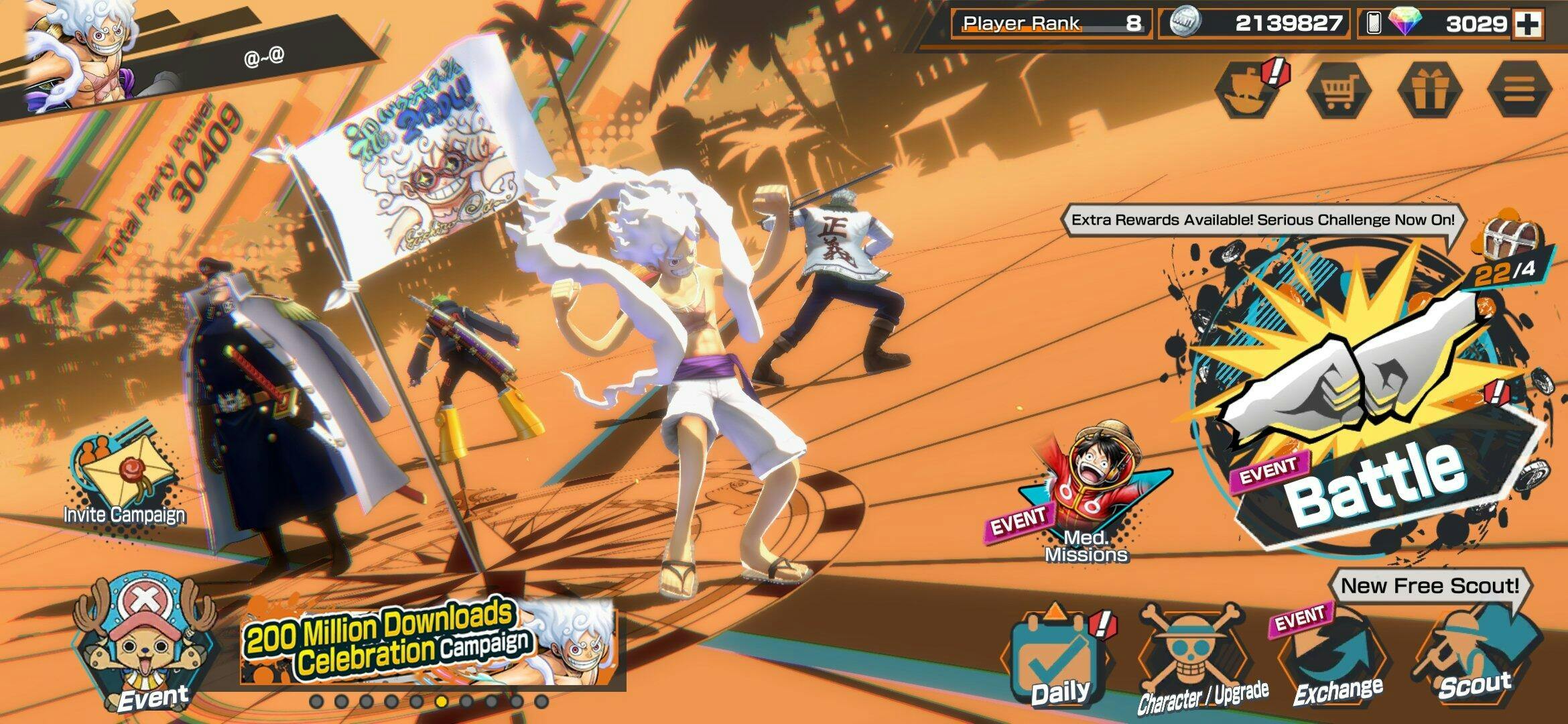The width and height of the screenshot is (1568, 724).
Task: Open the hamburger main menu
Action: point(1518,90)
